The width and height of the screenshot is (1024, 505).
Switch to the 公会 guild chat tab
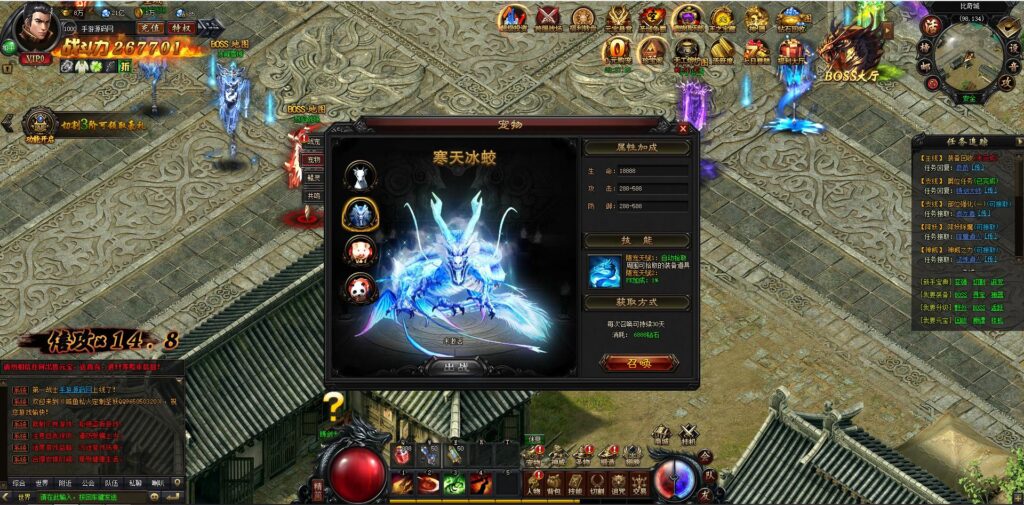tap(88, 483)
